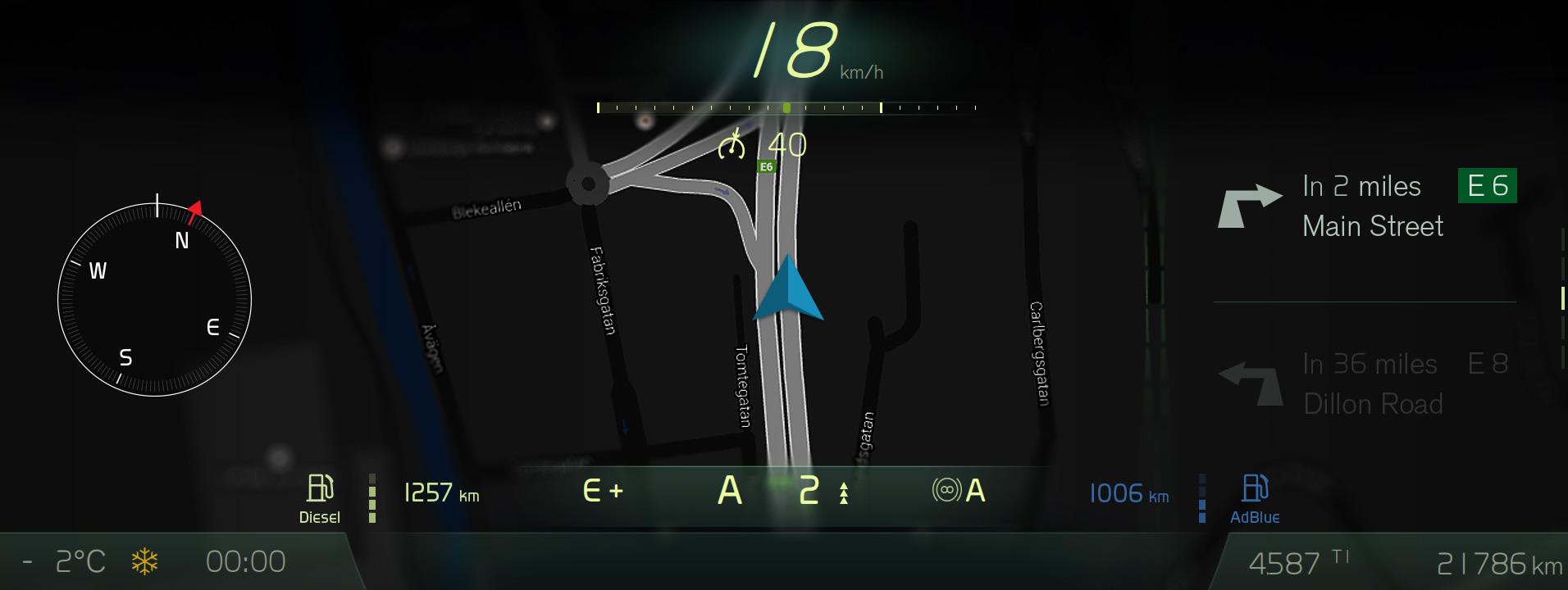Viewport: 1568px width, 590px height.
Task: Click the compass dial
Action: pos(154,300)
